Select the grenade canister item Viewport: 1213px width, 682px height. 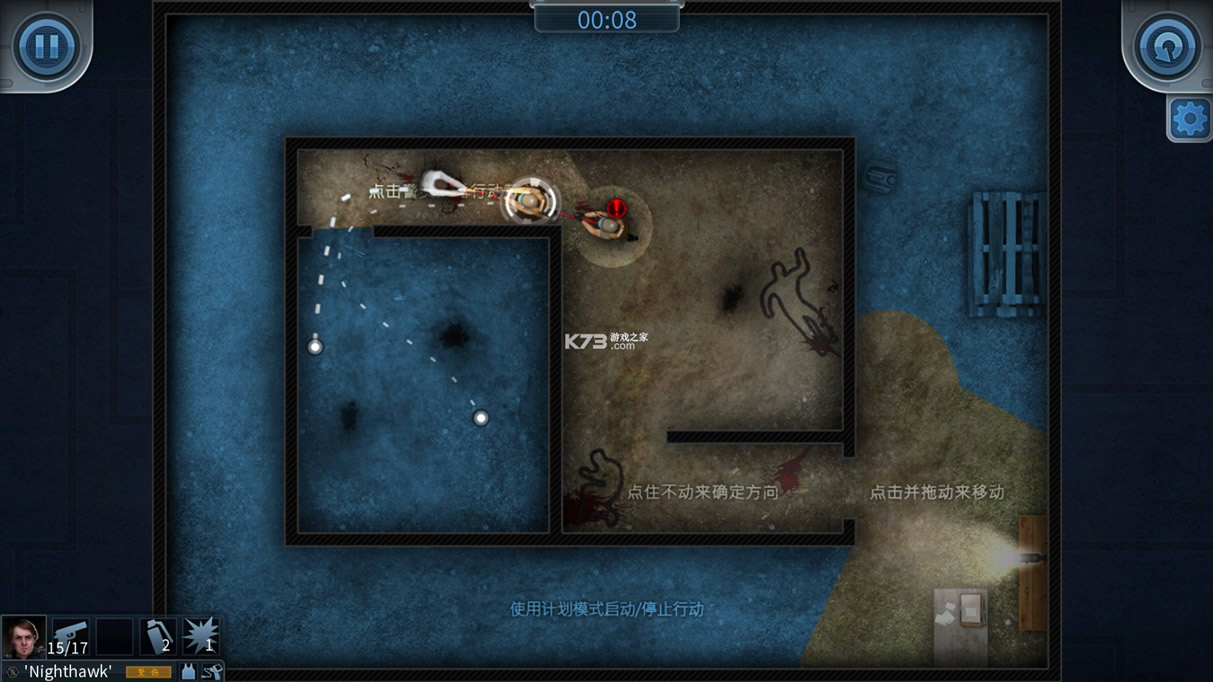[x=157, y=637]
